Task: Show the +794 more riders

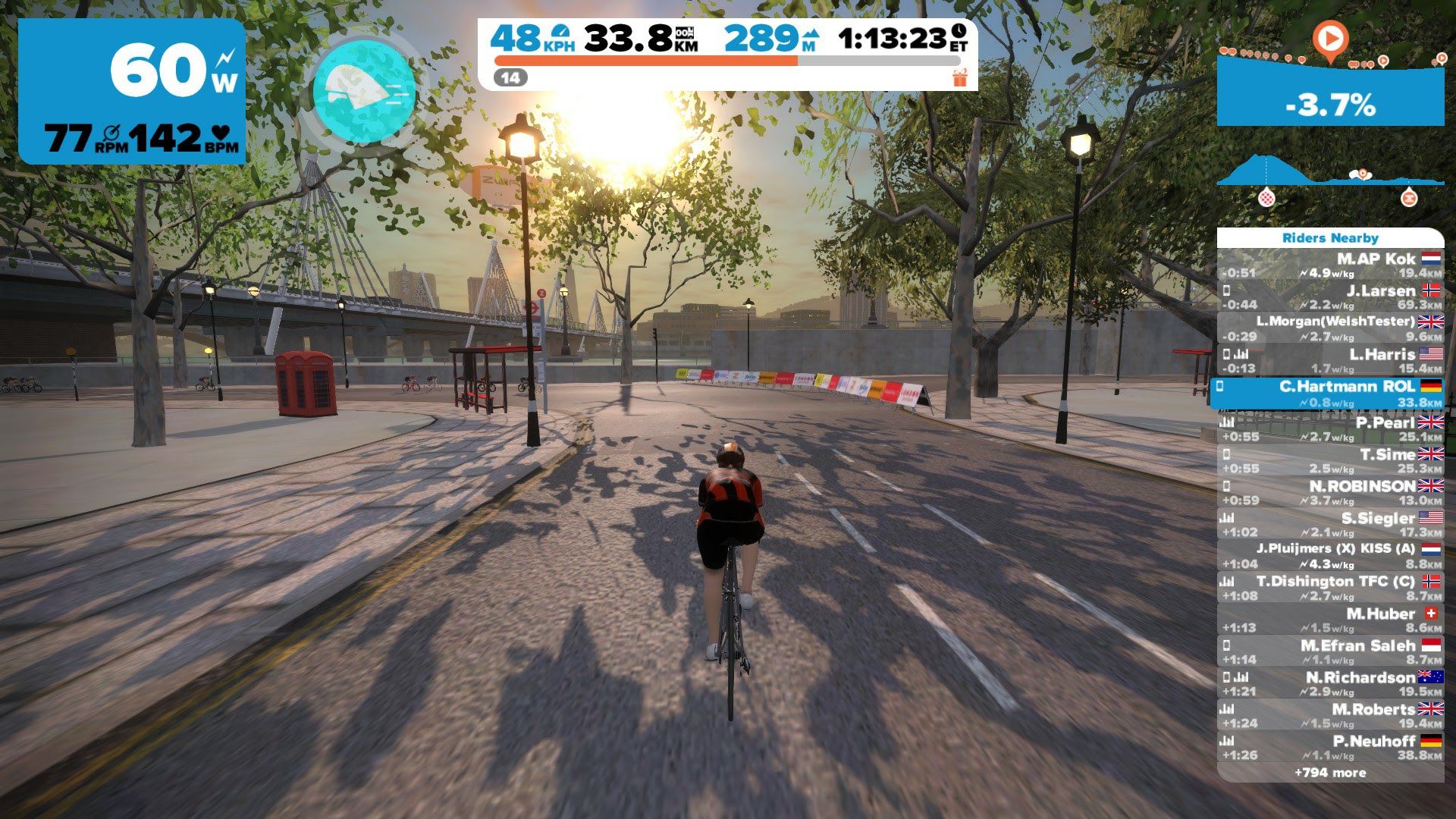Action: pos(1330,773)
